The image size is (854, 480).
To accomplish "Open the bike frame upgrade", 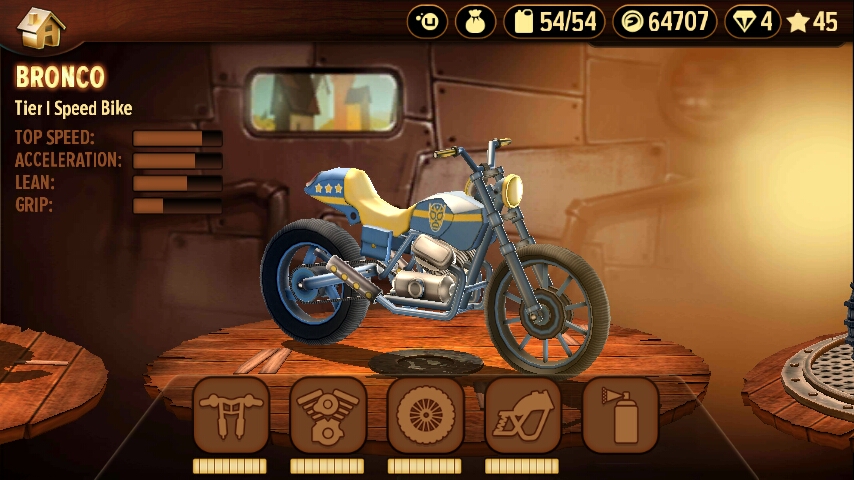I will pos(522,414).
